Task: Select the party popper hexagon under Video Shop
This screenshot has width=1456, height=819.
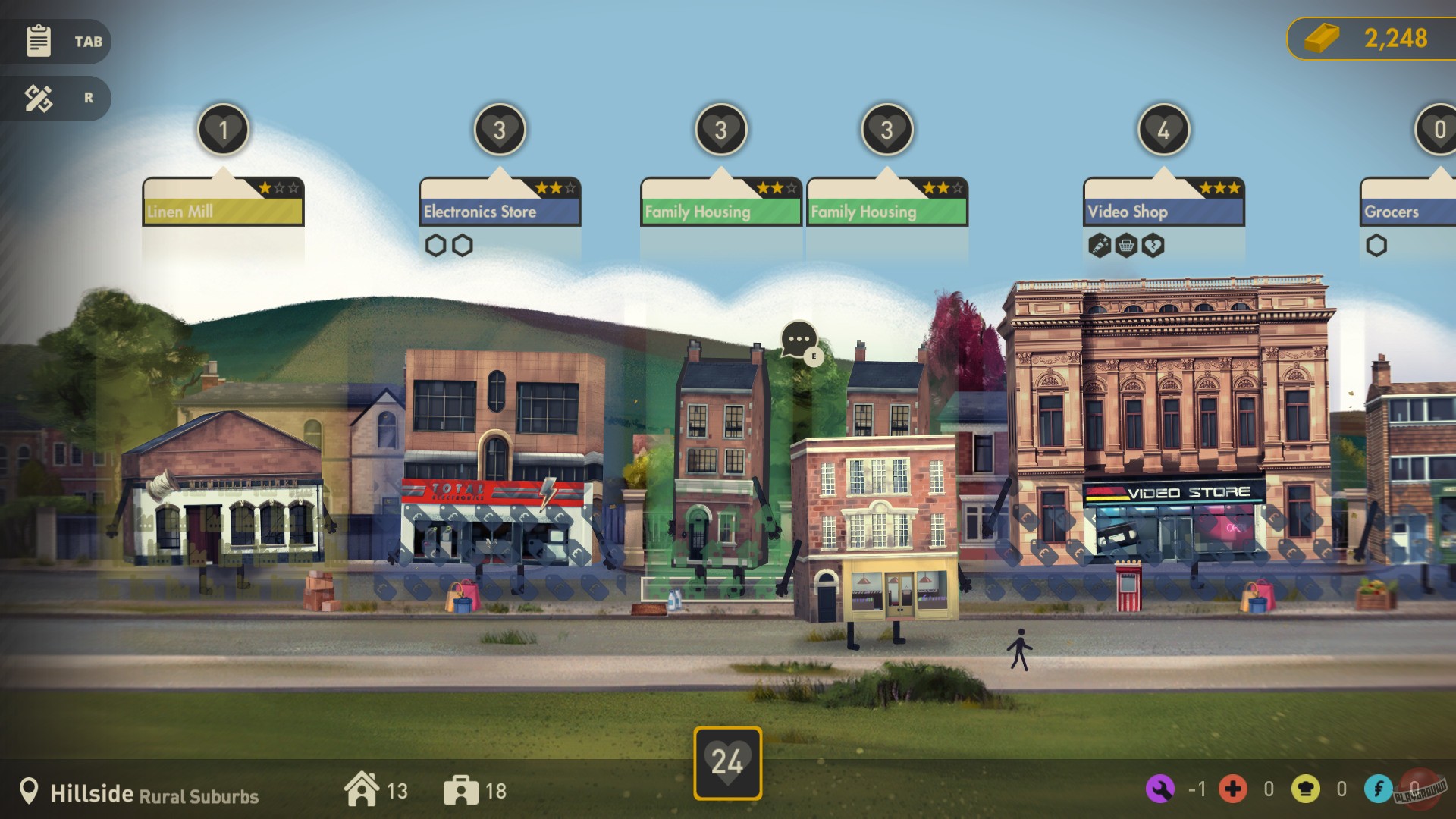Action: pyautogui.click(x=1100, y=245)
